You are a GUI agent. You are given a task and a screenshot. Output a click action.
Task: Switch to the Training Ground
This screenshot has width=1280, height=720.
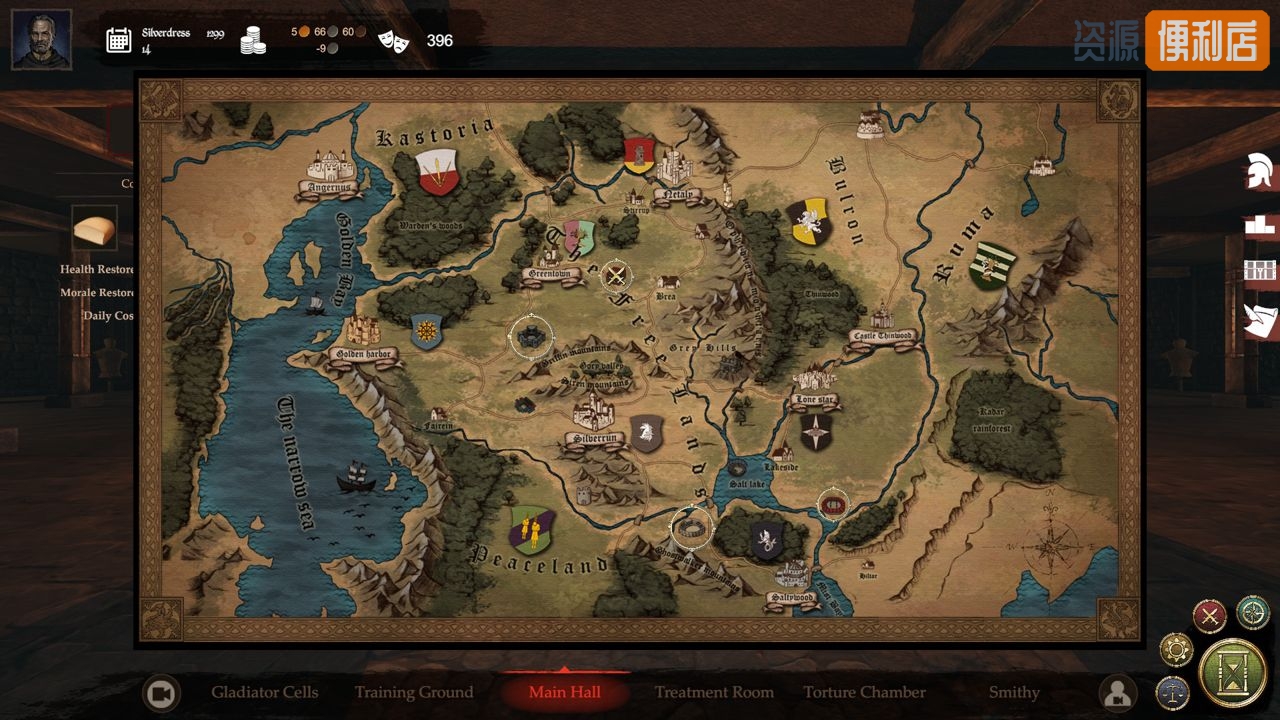coord(414,692)
